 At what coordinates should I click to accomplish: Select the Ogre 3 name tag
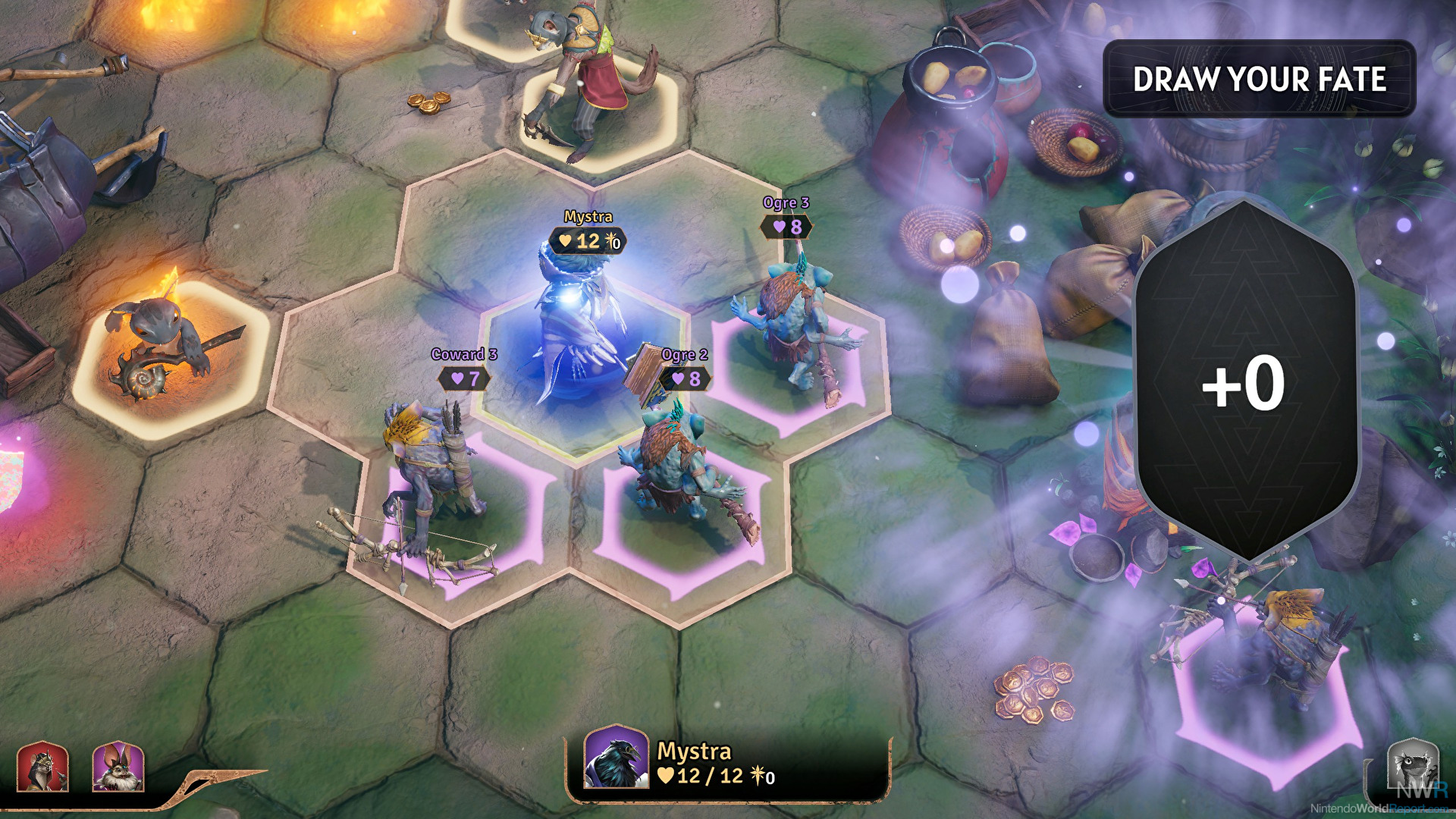786,203
